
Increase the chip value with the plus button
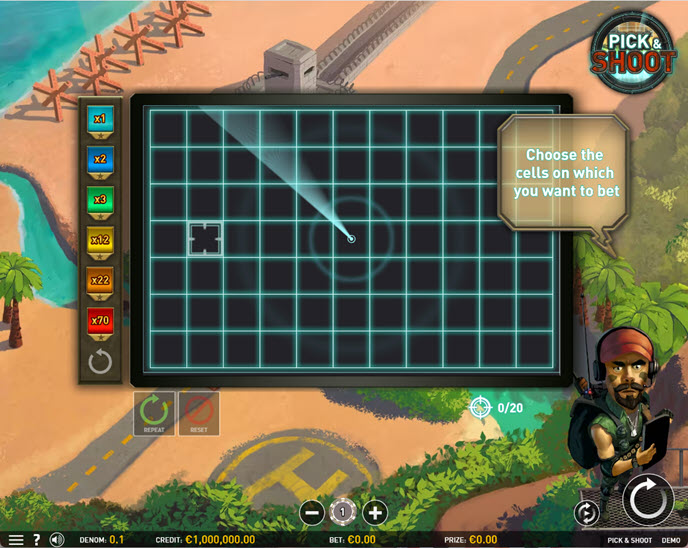tap(375, 513)
